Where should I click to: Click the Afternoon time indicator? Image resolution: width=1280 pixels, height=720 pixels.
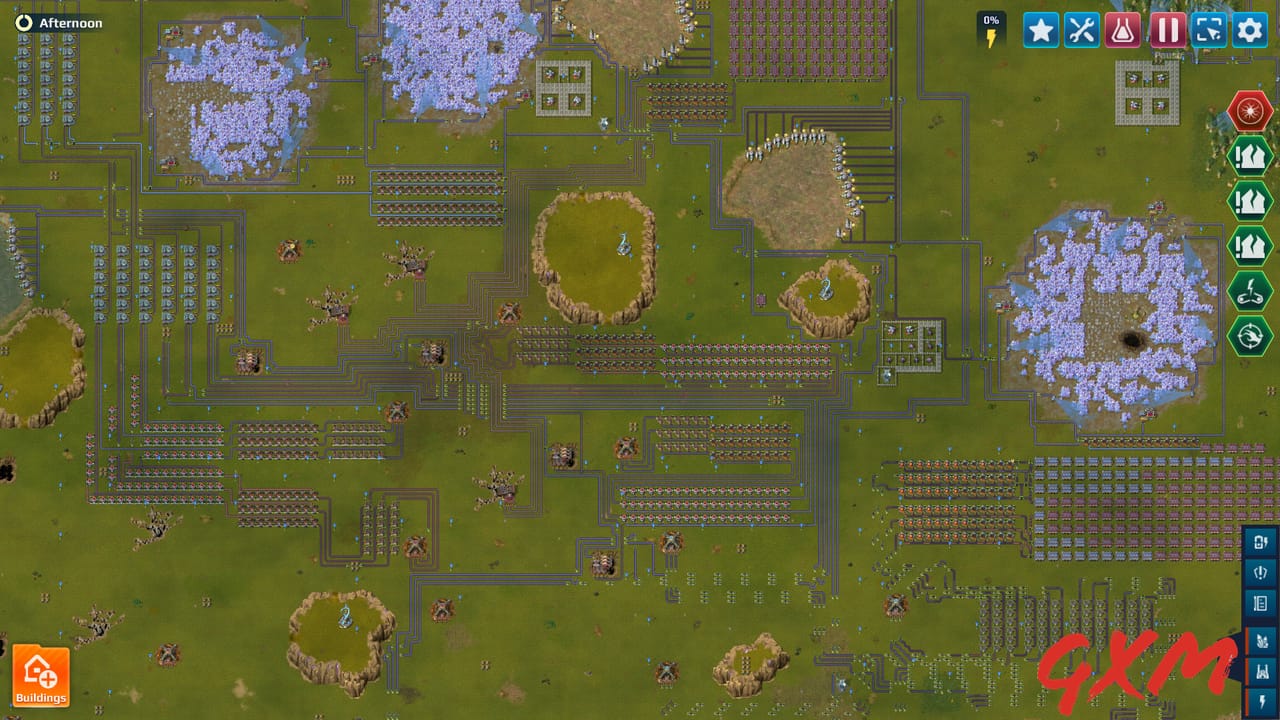pos(60,21)
